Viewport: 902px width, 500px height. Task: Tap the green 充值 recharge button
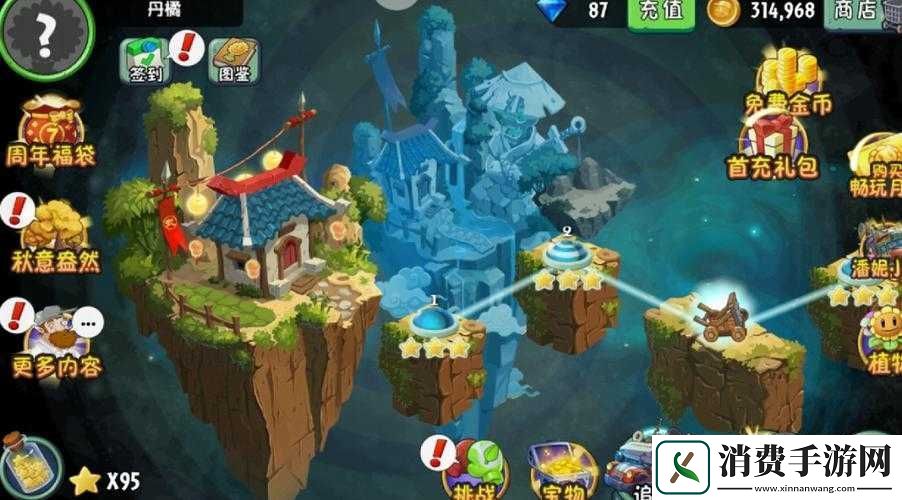(661, 12)
